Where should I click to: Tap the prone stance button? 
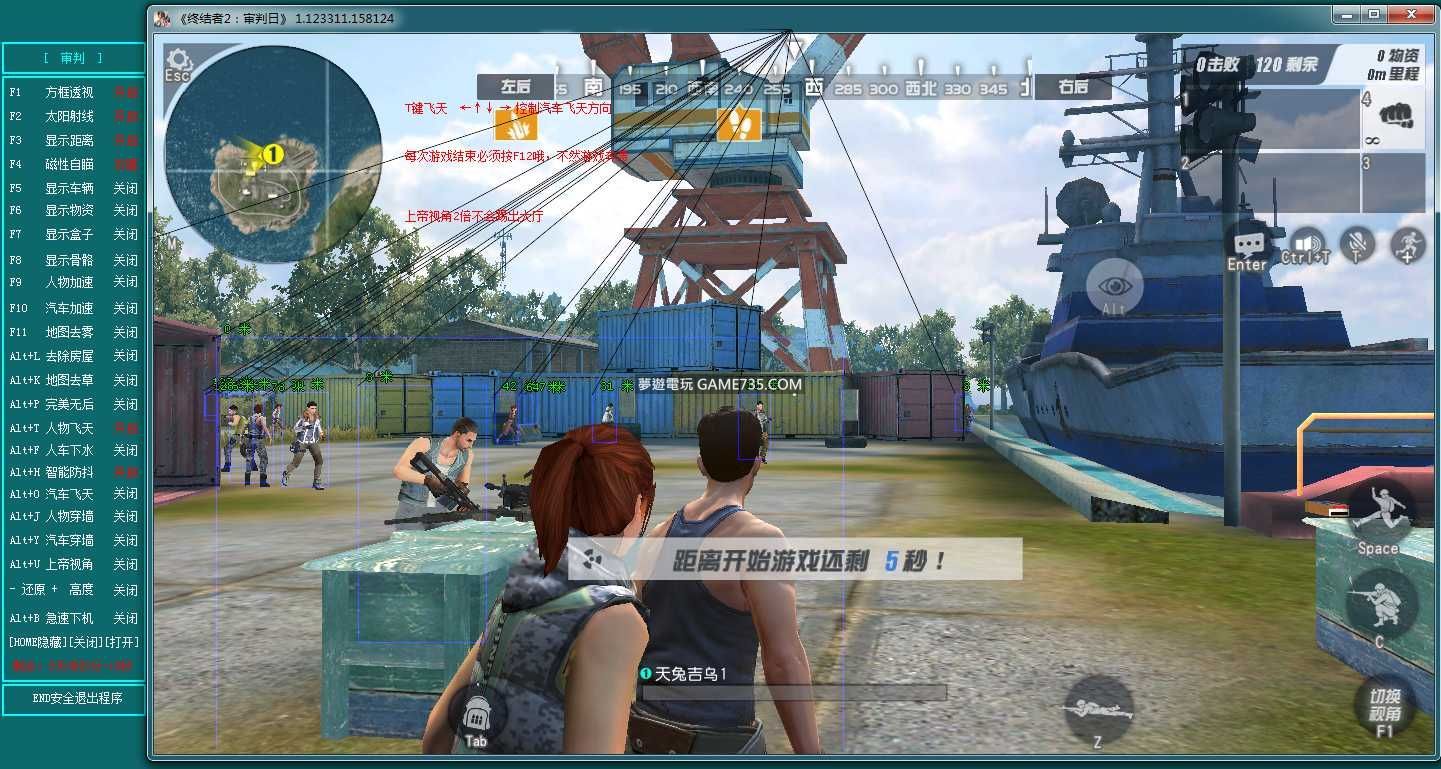click(1097, 707)
